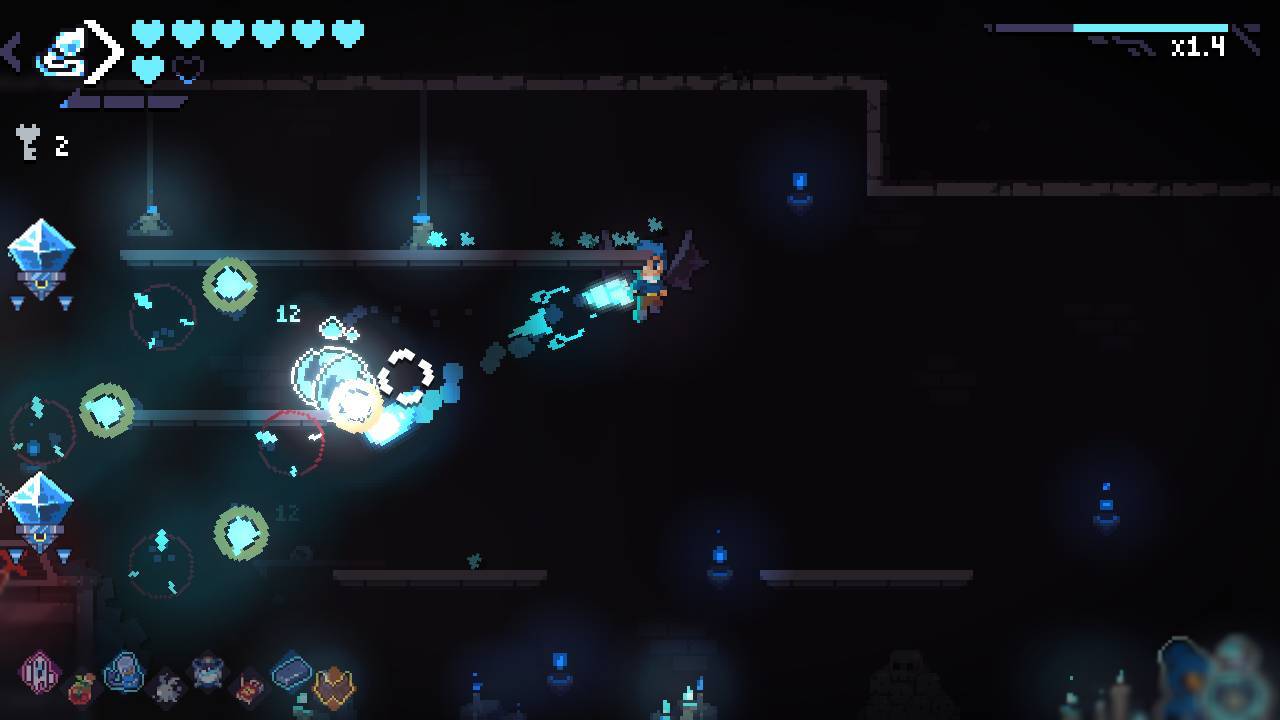Pick the blue frog relic icon
This screenshot has height=720, width=1280.
pyautogui.click(x=208, y=672)
